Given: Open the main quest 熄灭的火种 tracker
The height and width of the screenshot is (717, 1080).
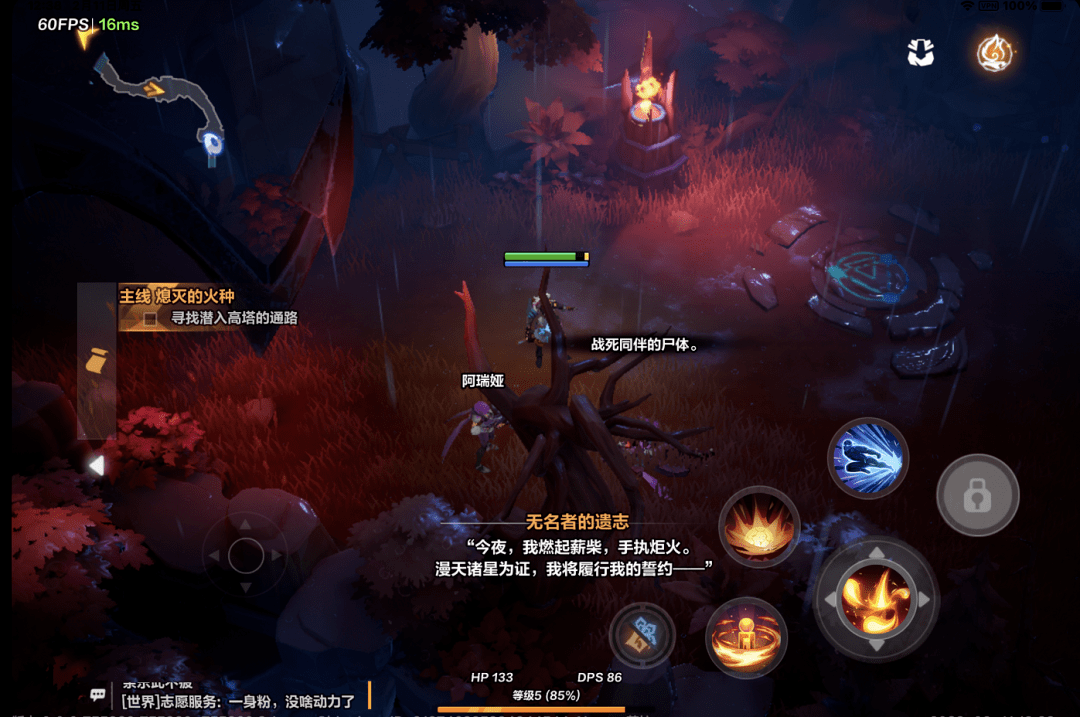Looking at the screenshot, I should 178,296.
